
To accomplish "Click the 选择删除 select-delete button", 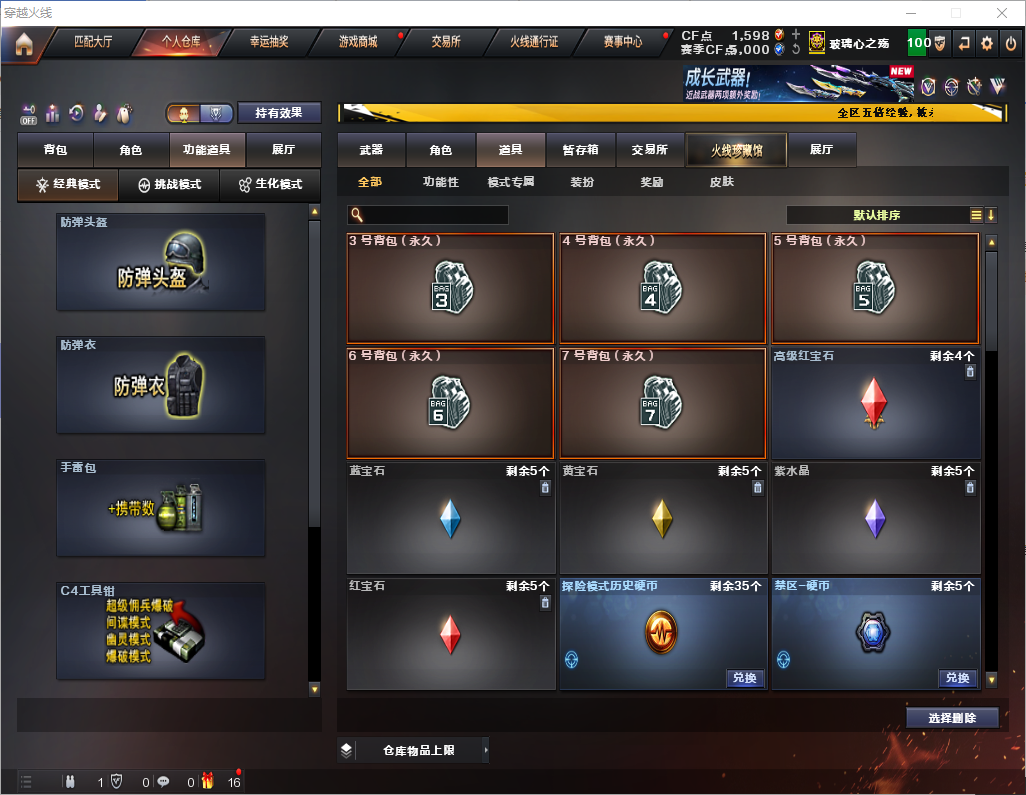I will click(x=952, y=718).
